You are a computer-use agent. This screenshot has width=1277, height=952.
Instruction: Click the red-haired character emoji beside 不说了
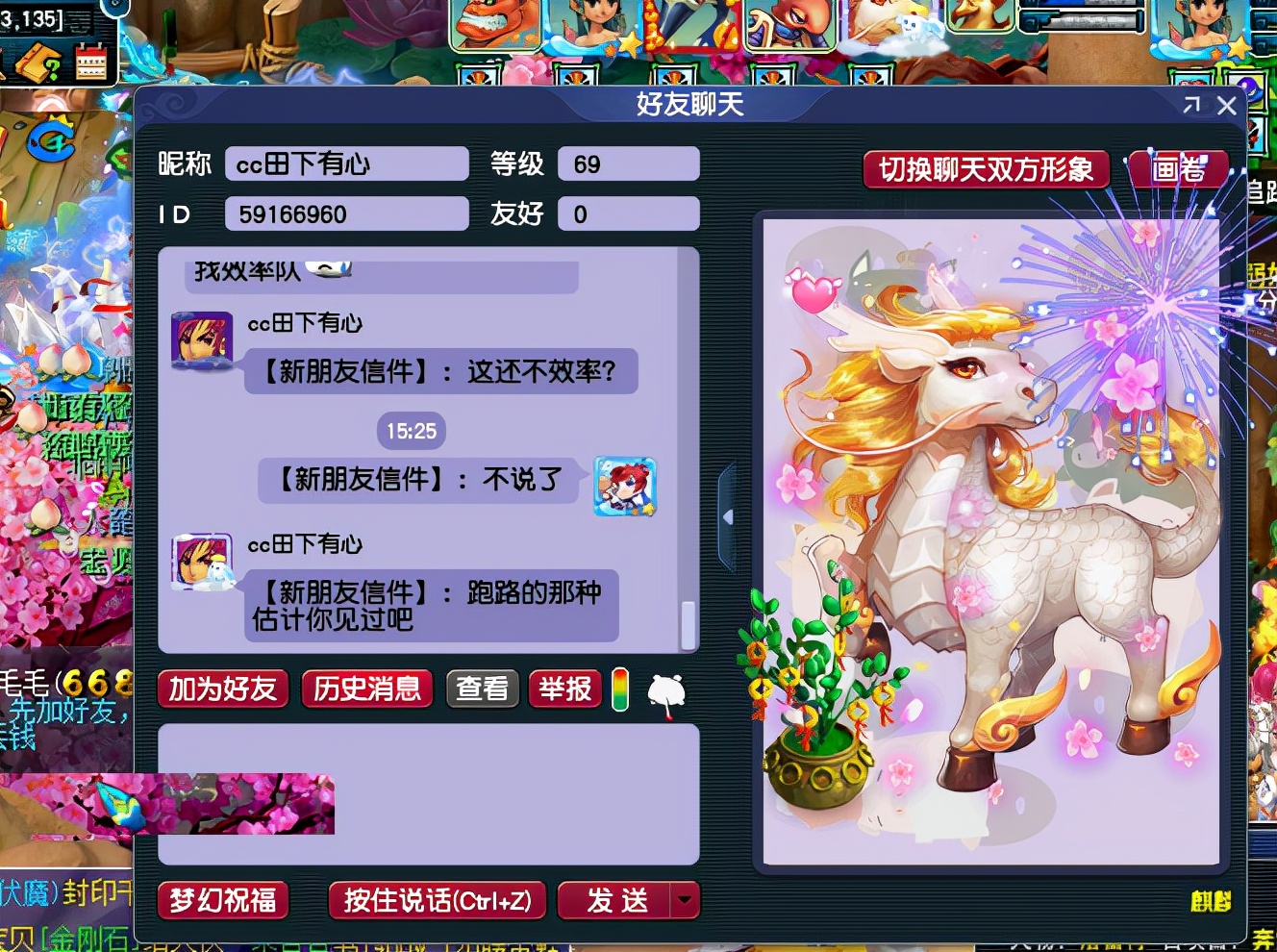[x=624, y=488]
